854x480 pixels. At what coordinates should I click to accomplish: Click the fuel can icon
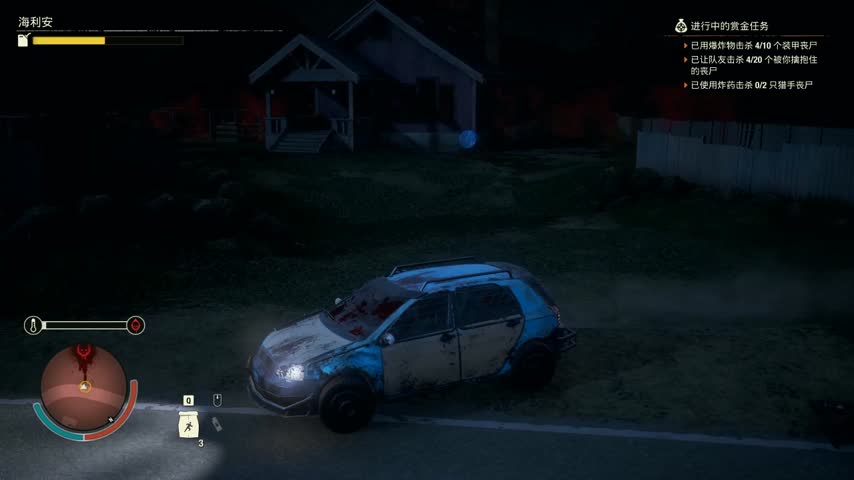(24, 40)
